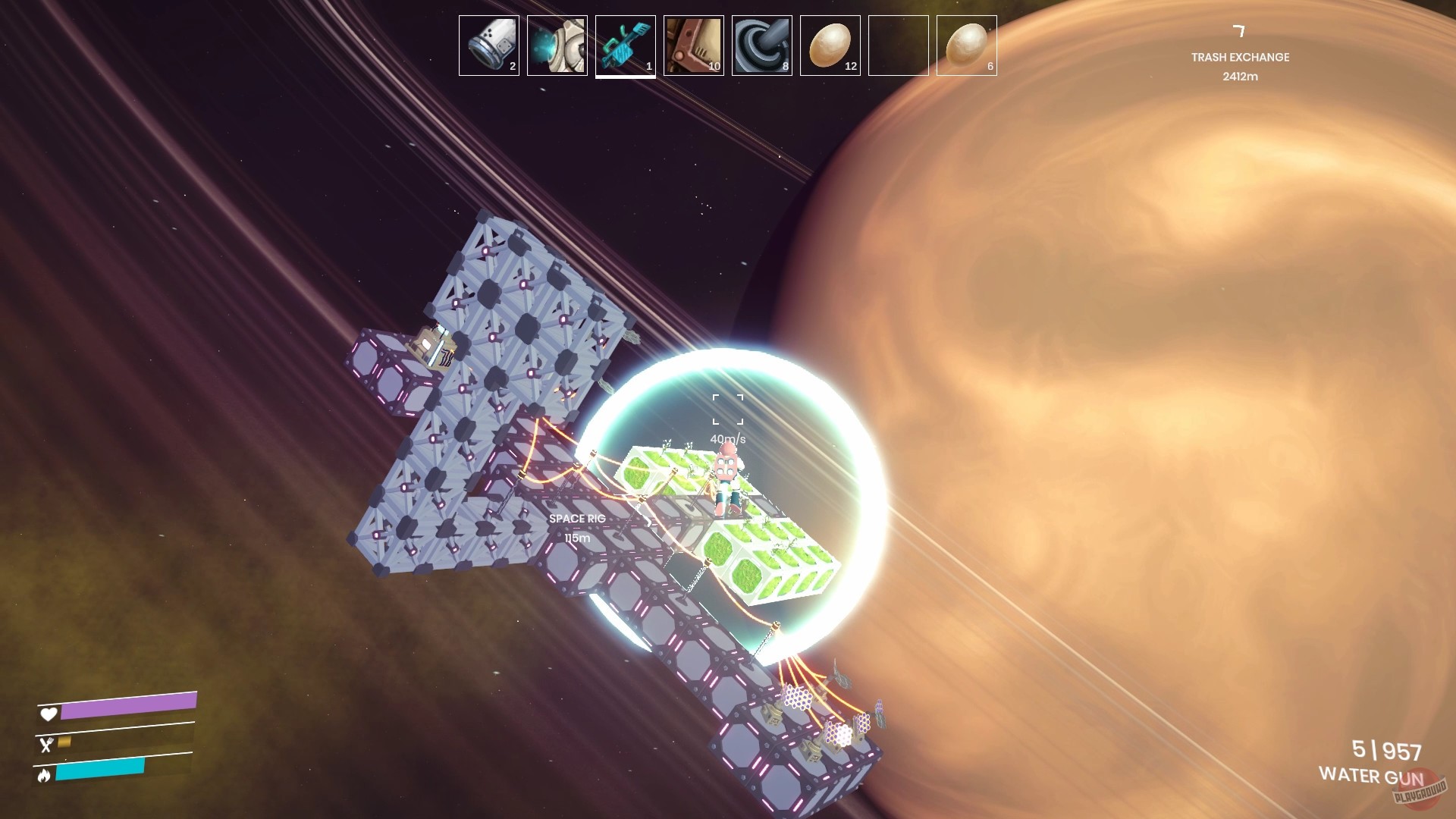
Task: Select the blue multitool in hotbar slot three
Action: pyautogui.click(x=625, y=44)
